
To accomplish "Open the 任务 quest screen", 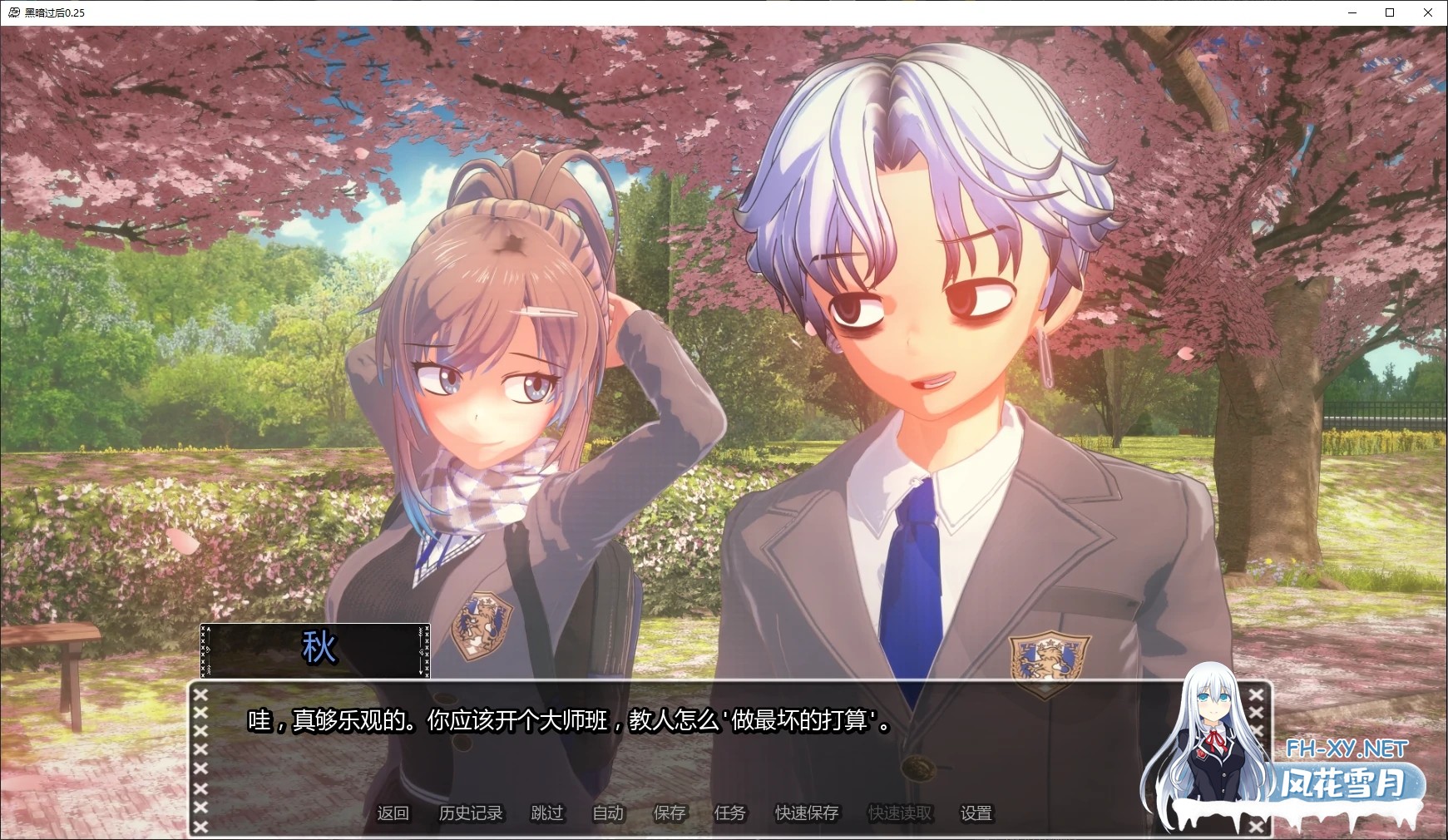I will coord(729,814).
